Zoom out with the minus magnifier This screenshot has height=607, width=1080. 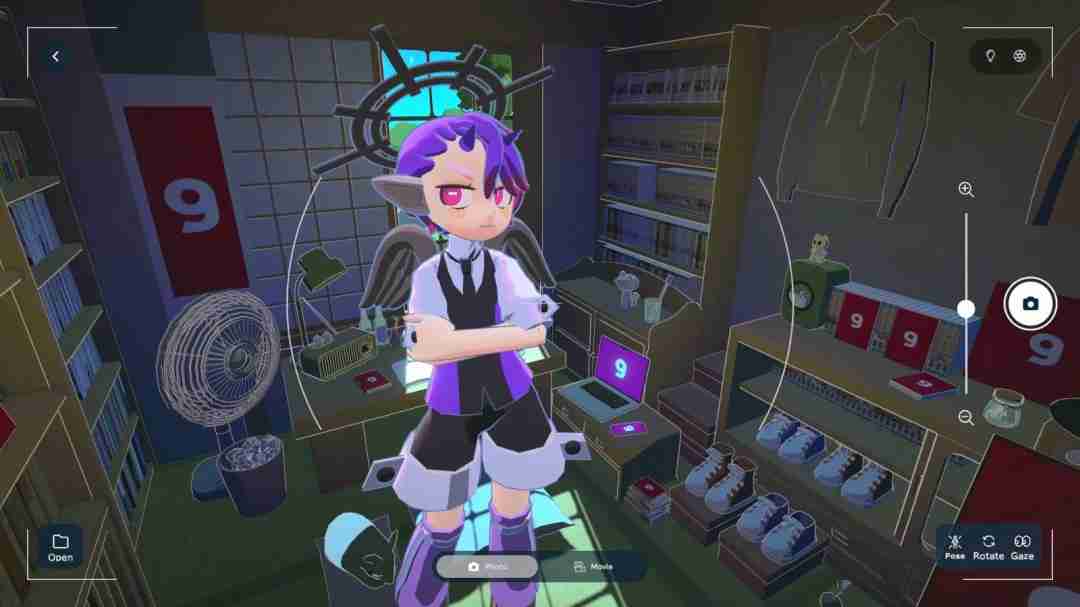(x=966, y=418)
